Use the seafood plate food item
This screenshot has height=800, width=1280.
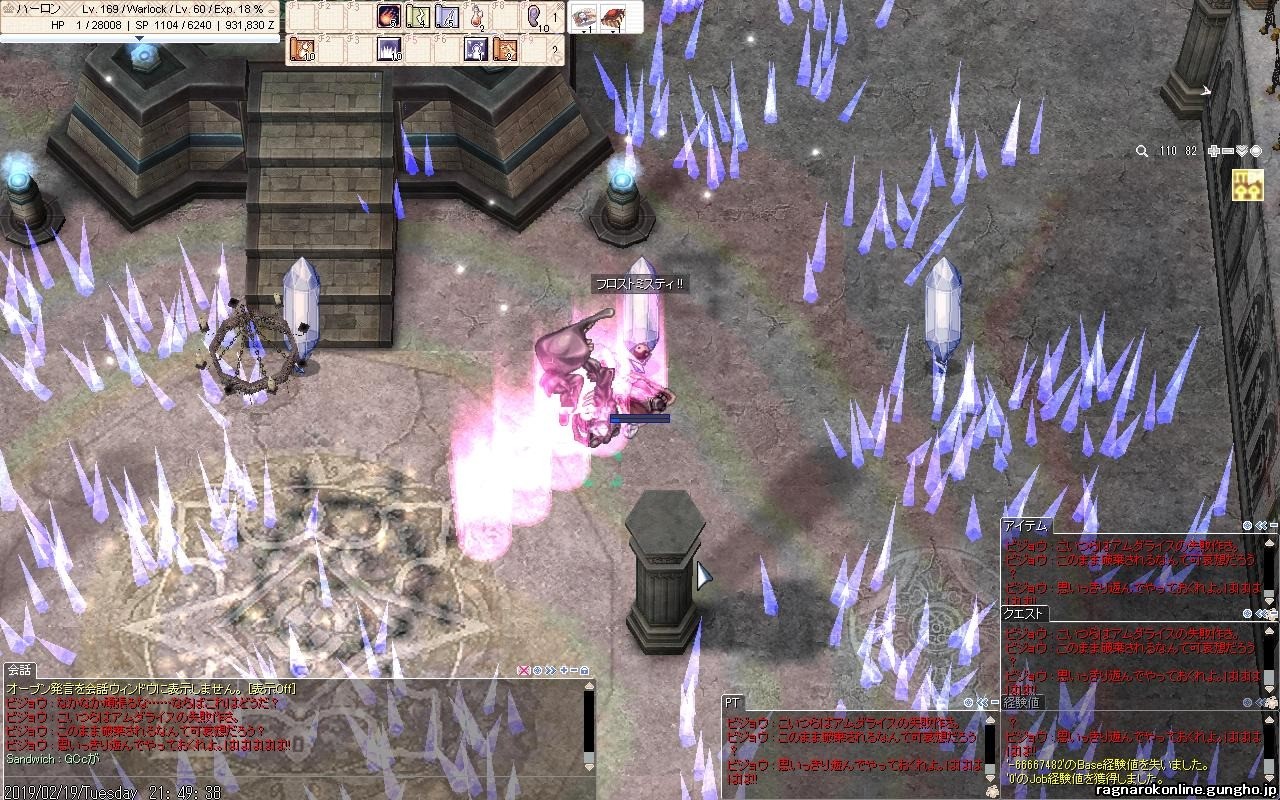click(584, 16)
